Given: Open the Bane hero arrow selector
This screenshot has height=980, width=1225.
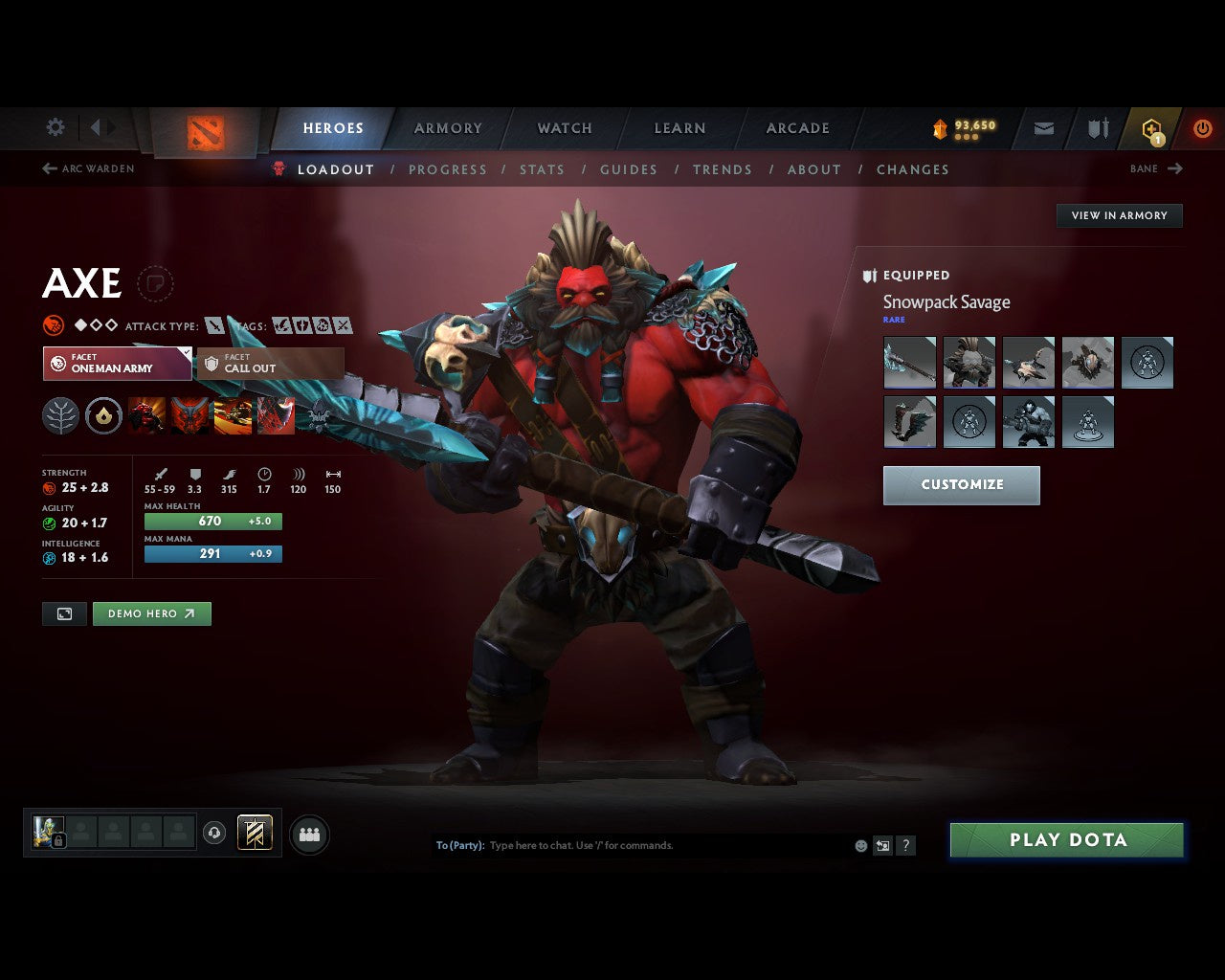Looking at the screenshot, I should click(x=1157, y=168).
